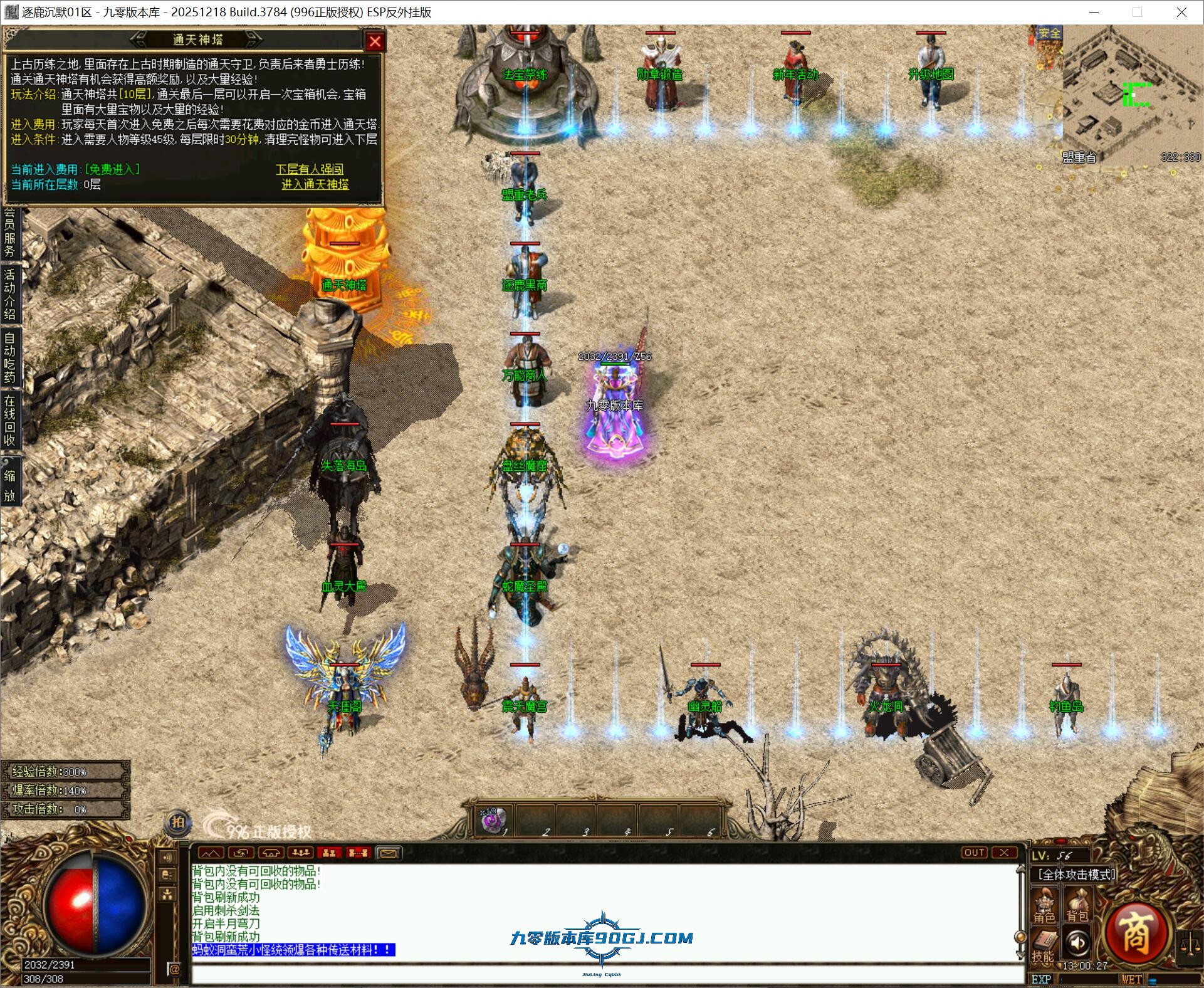This screenshot has width=1204, height=988.
Task: Choose the 进入通天神塔 link
Action: (315, 184)
